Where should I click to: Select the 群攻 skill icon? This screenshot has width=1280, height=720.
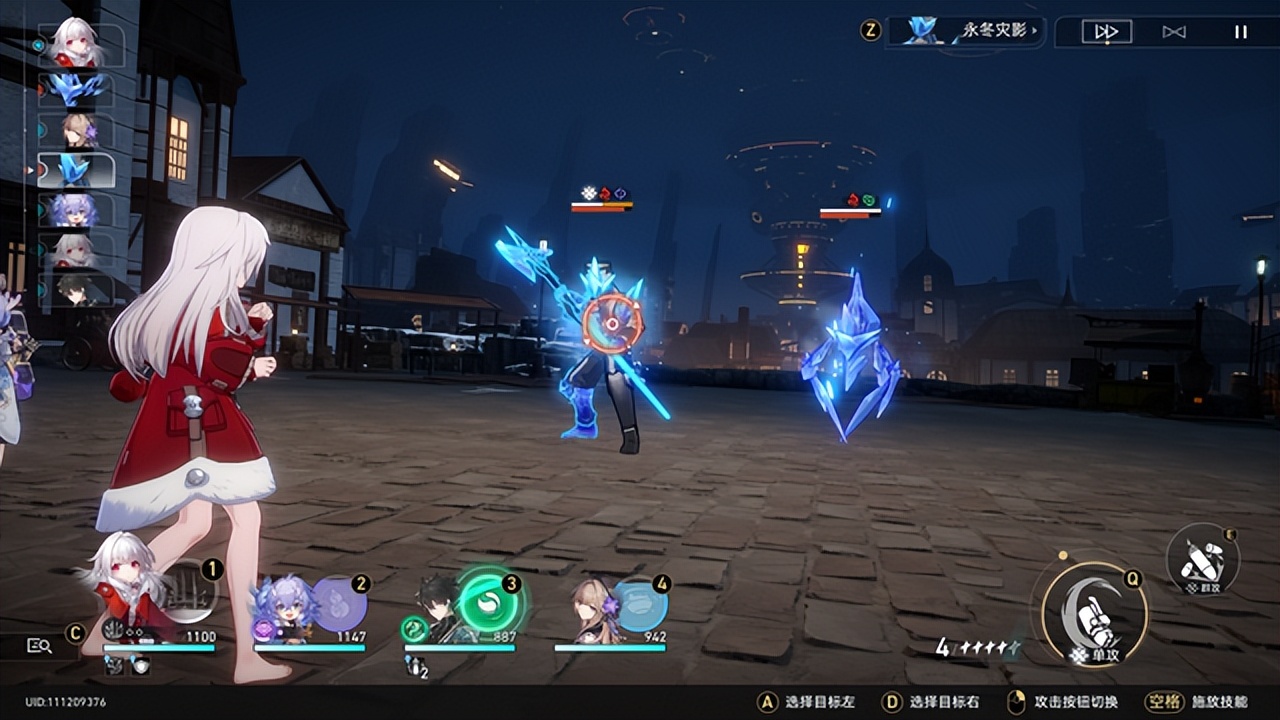1203,561
